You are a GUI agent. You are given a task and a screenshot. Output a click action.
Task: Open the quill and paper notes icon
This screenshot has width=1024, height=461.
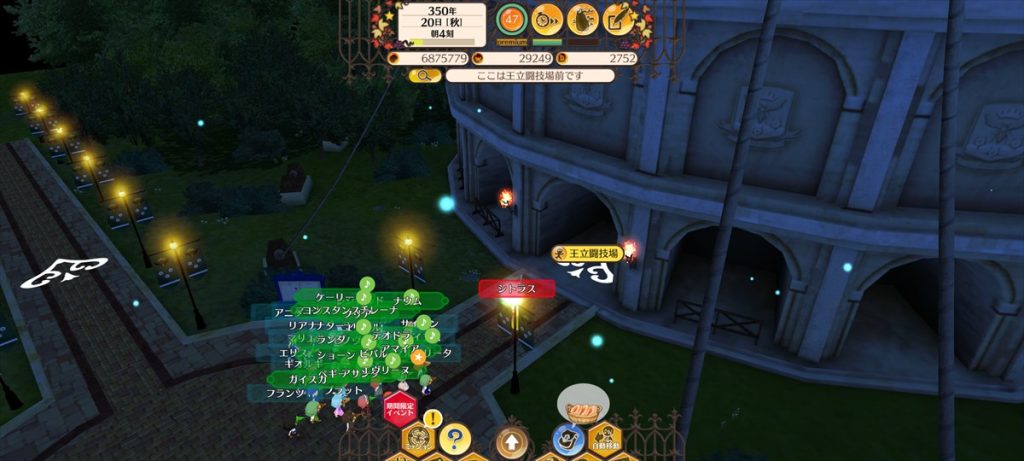click(x=618, y=18)
